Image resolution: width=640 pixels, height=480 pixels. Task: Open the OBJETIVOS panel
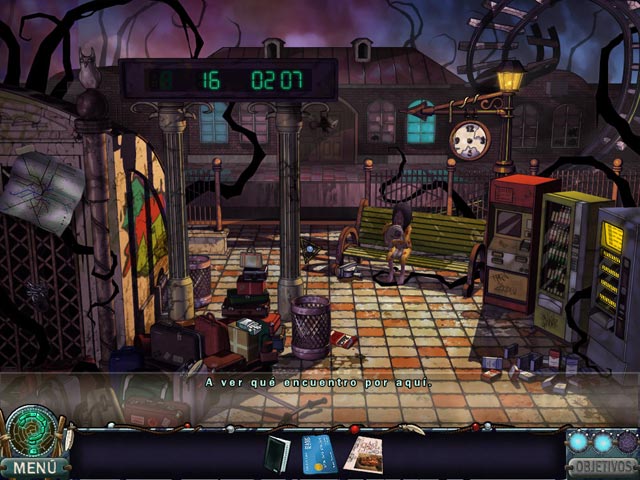coord(601,467)
